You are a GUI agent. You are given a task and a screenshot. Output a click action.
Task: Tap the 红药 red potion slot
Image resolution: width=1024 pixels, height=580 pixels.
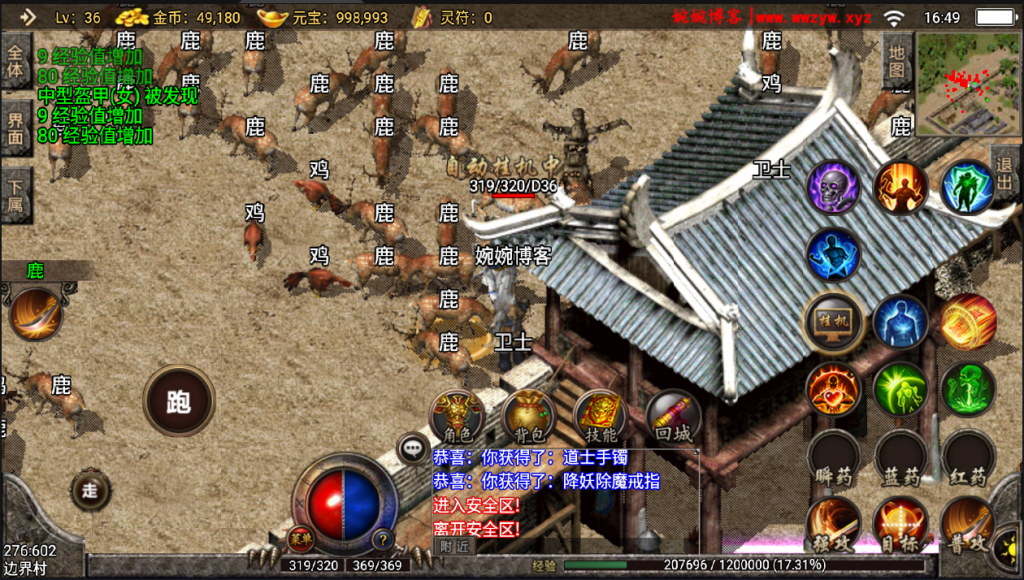tap(967, 458)
